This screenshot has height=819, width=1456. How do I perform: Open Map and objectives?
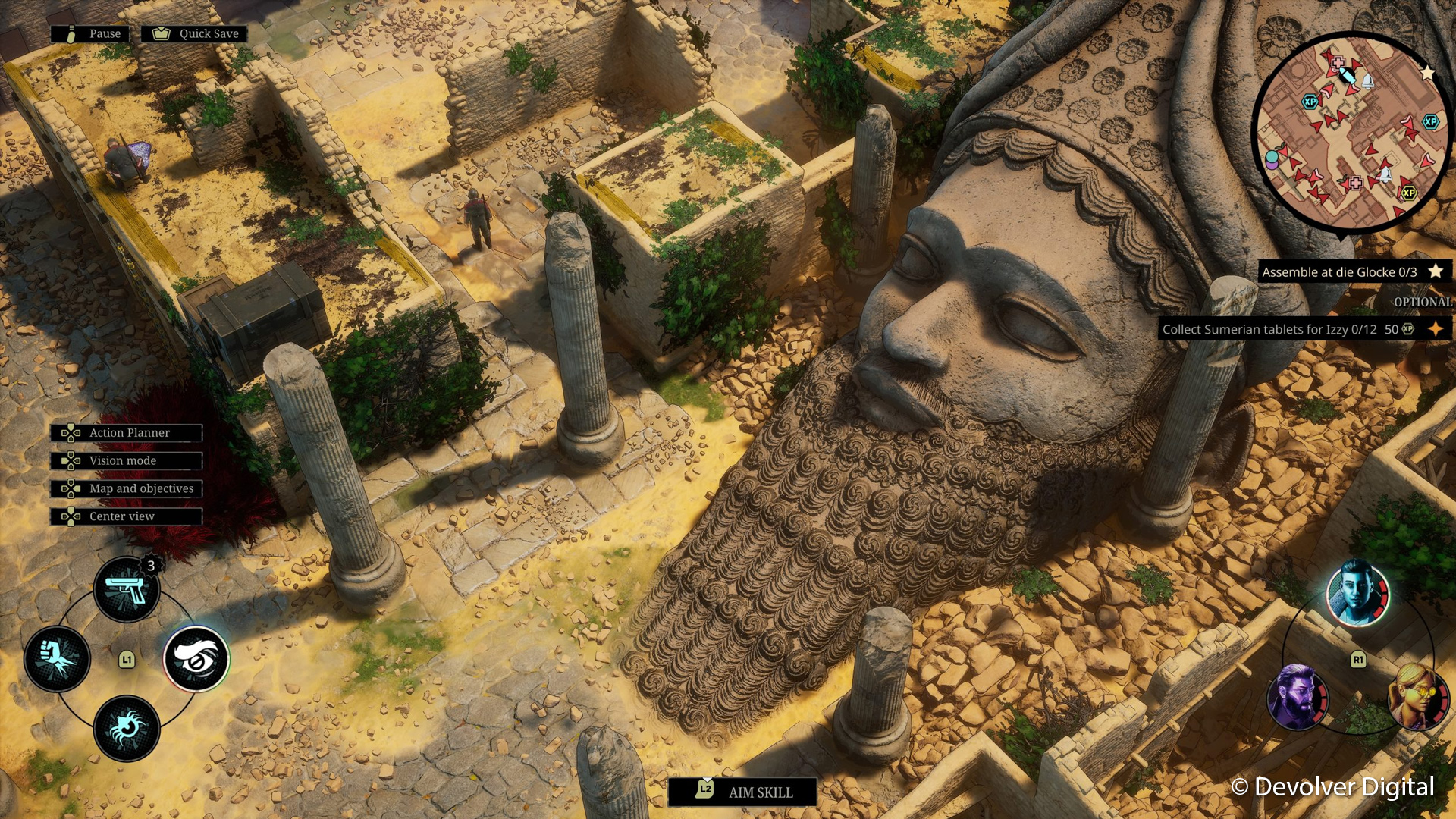(127, 489)
